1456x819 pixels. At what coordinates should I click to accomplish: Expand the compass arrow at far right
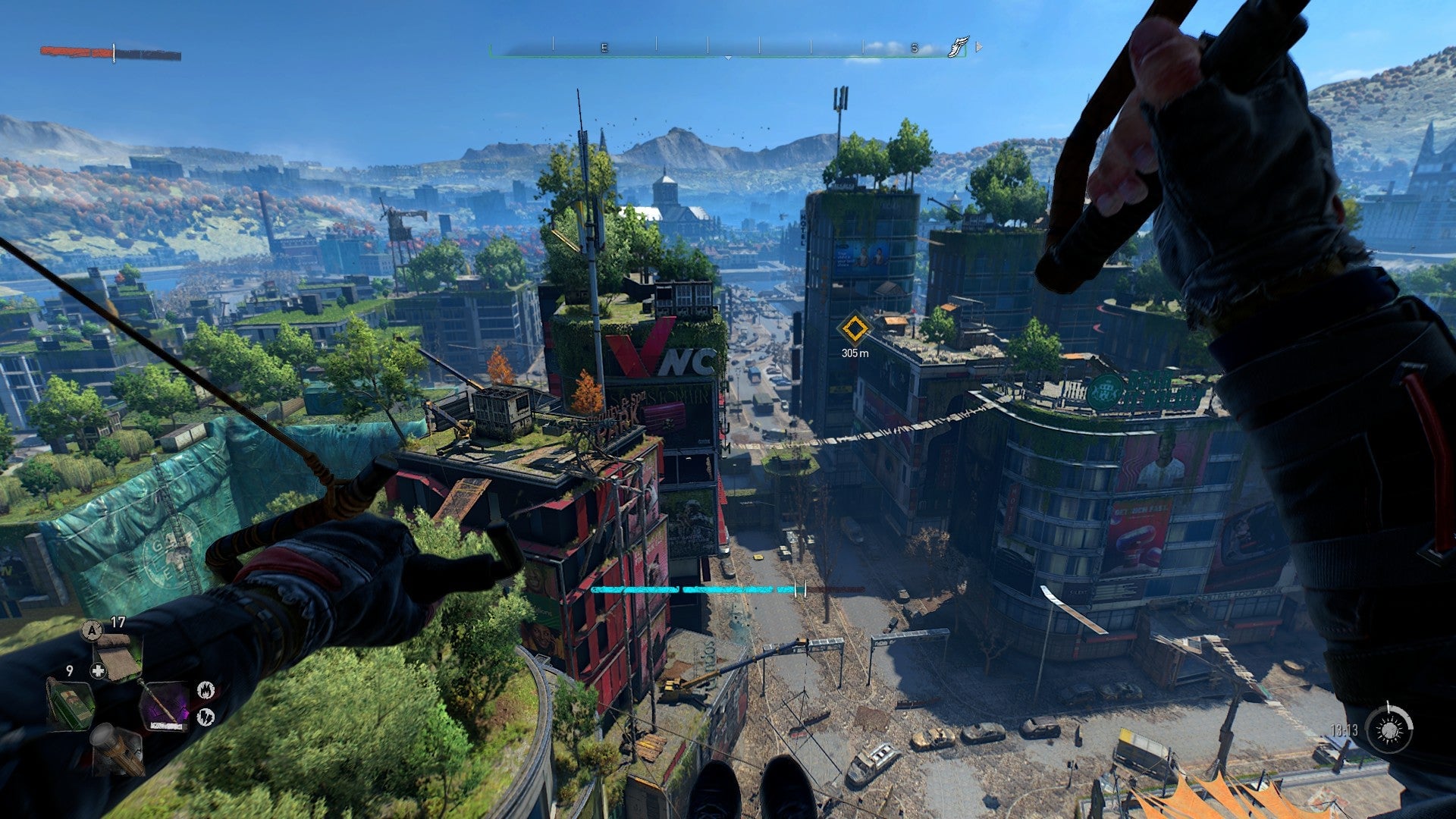point(978,47)
